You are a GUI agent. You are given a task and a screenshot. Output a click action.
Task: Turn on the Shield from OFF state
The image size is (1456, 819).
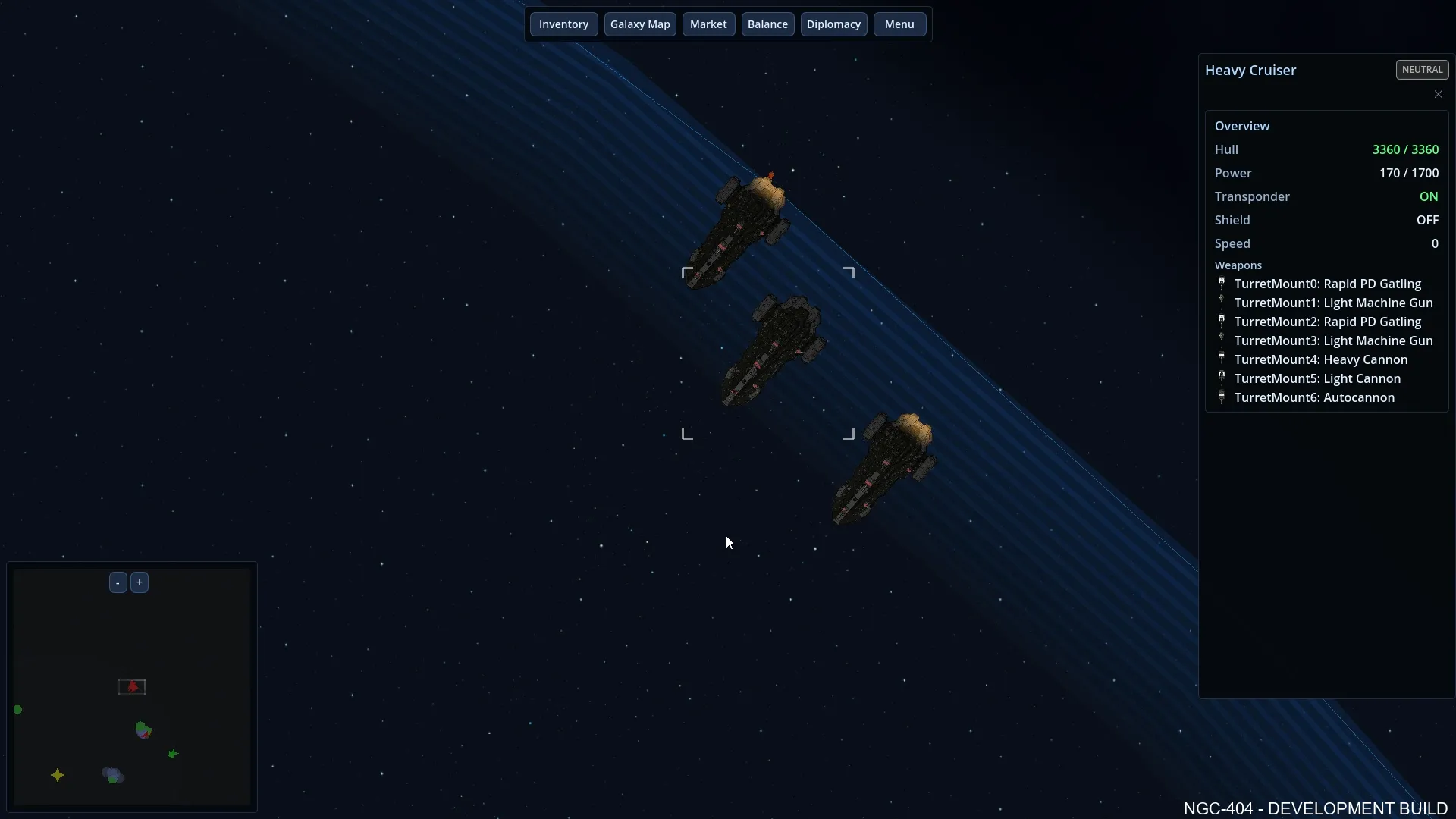pyautogui.click(x=1426, y=220)
